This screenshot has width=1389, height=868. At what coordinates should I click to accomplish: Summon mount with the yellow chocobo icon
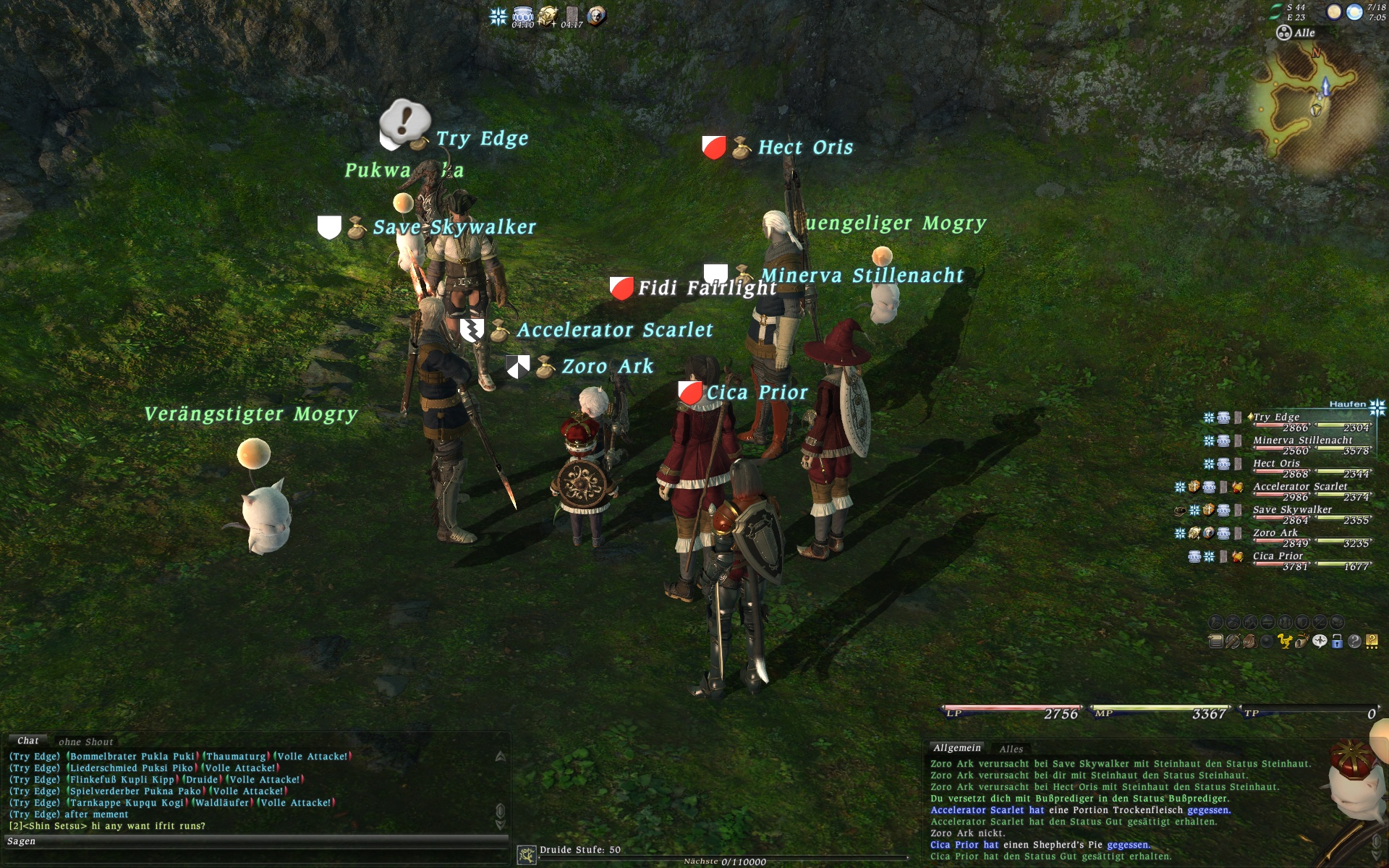click(1284, 642)
